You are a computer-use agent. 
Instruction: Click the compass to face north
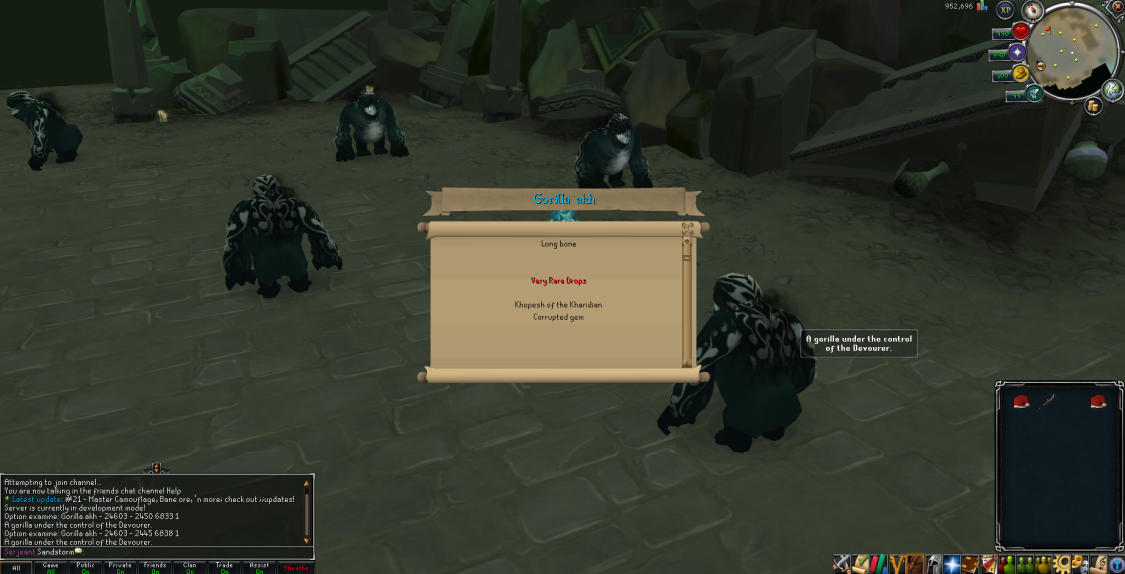[1032, 10]
